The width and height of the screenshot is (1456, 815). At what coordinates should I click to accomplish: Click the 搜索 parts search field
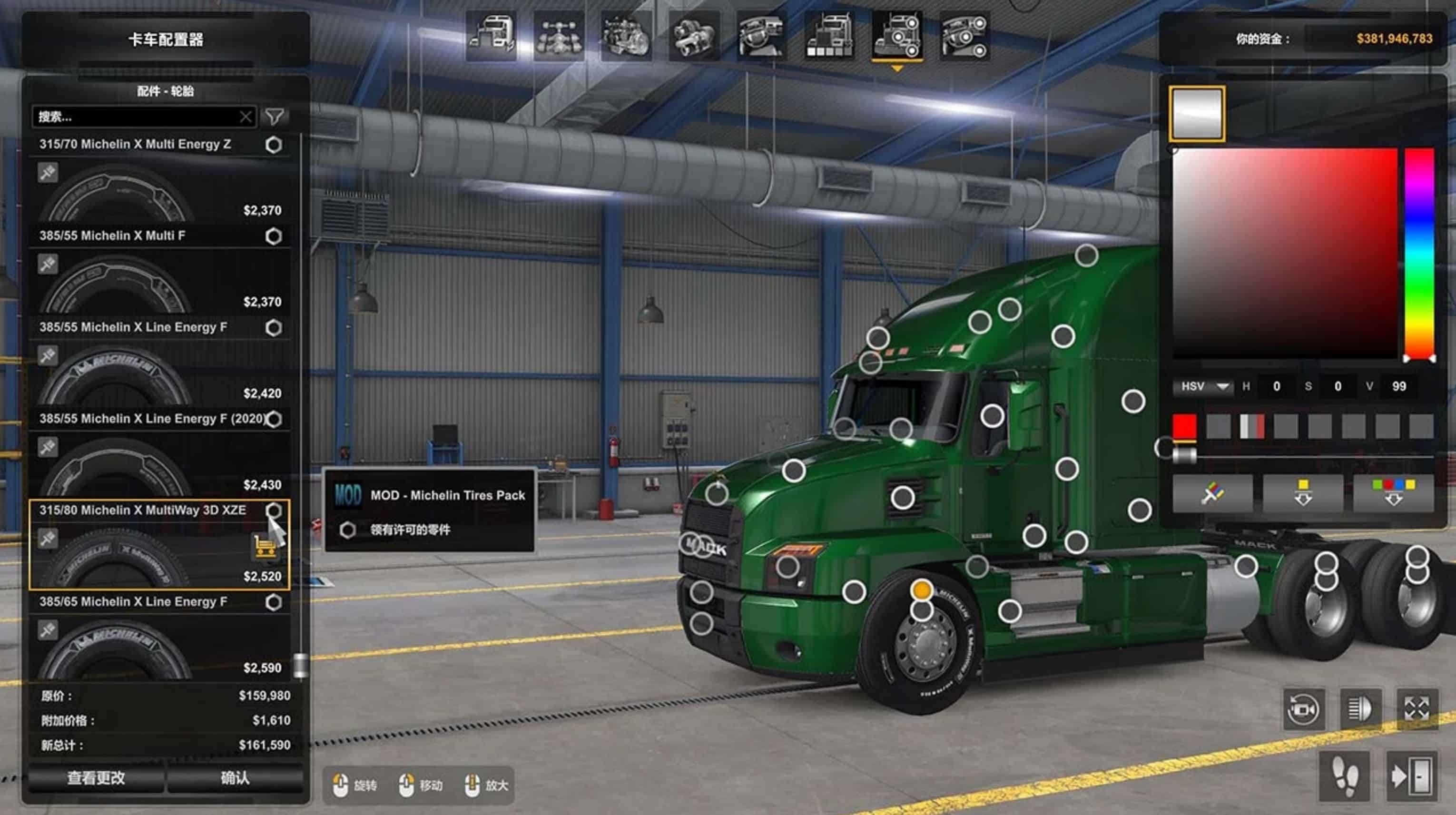[x=136, y=117]
